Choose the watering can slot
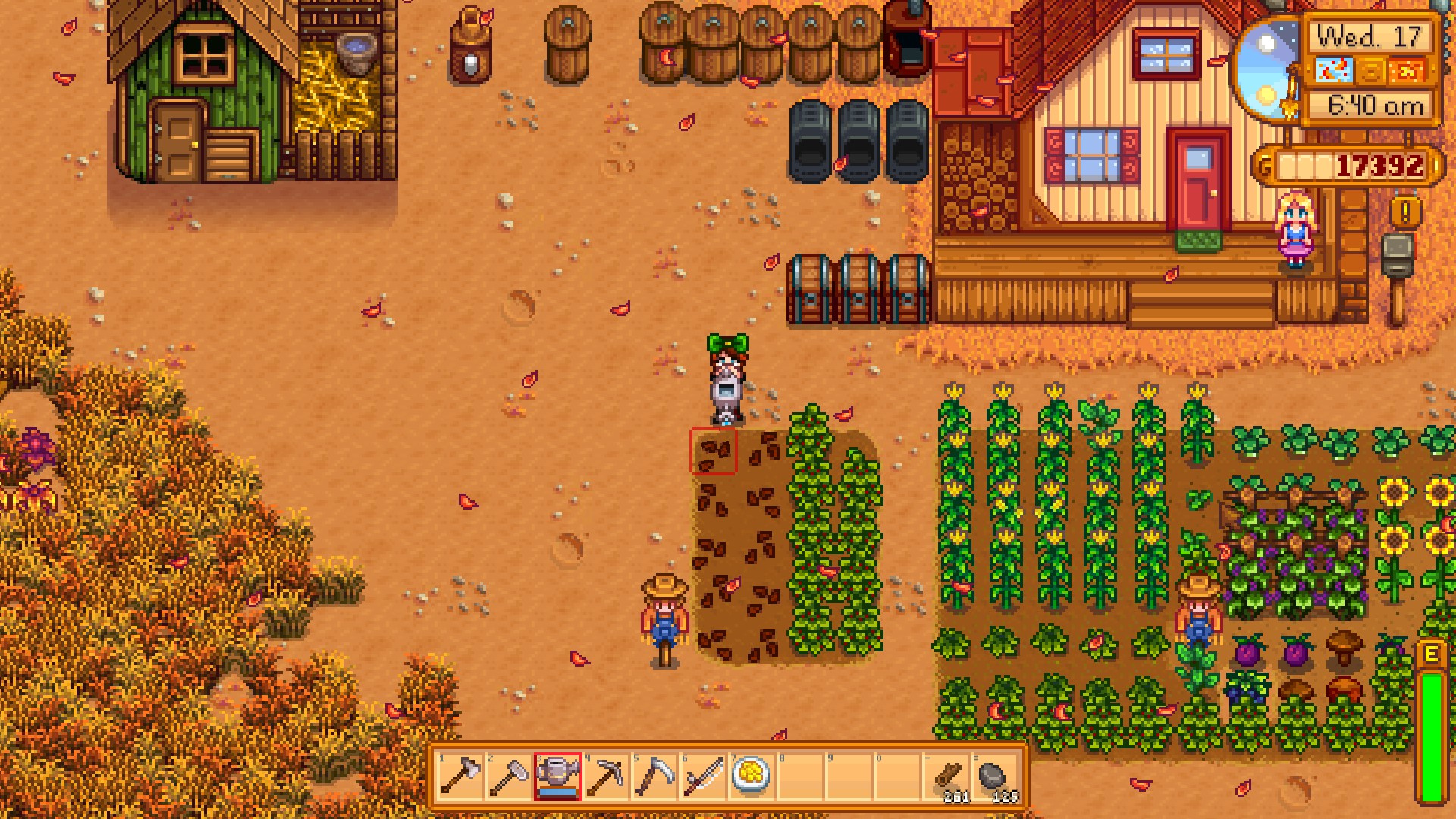The image size is (1456, 819). click(557, 776)
